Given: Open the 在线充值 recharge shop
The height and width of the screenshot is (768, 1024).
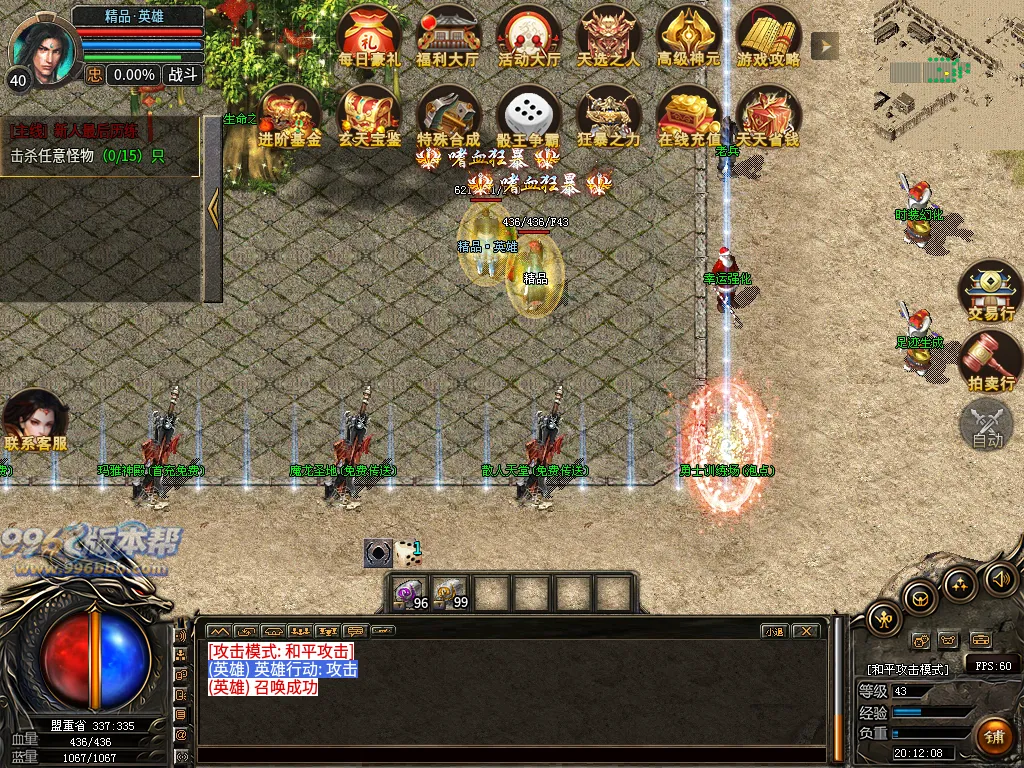Looking at the screenshot, I should 688,115.
